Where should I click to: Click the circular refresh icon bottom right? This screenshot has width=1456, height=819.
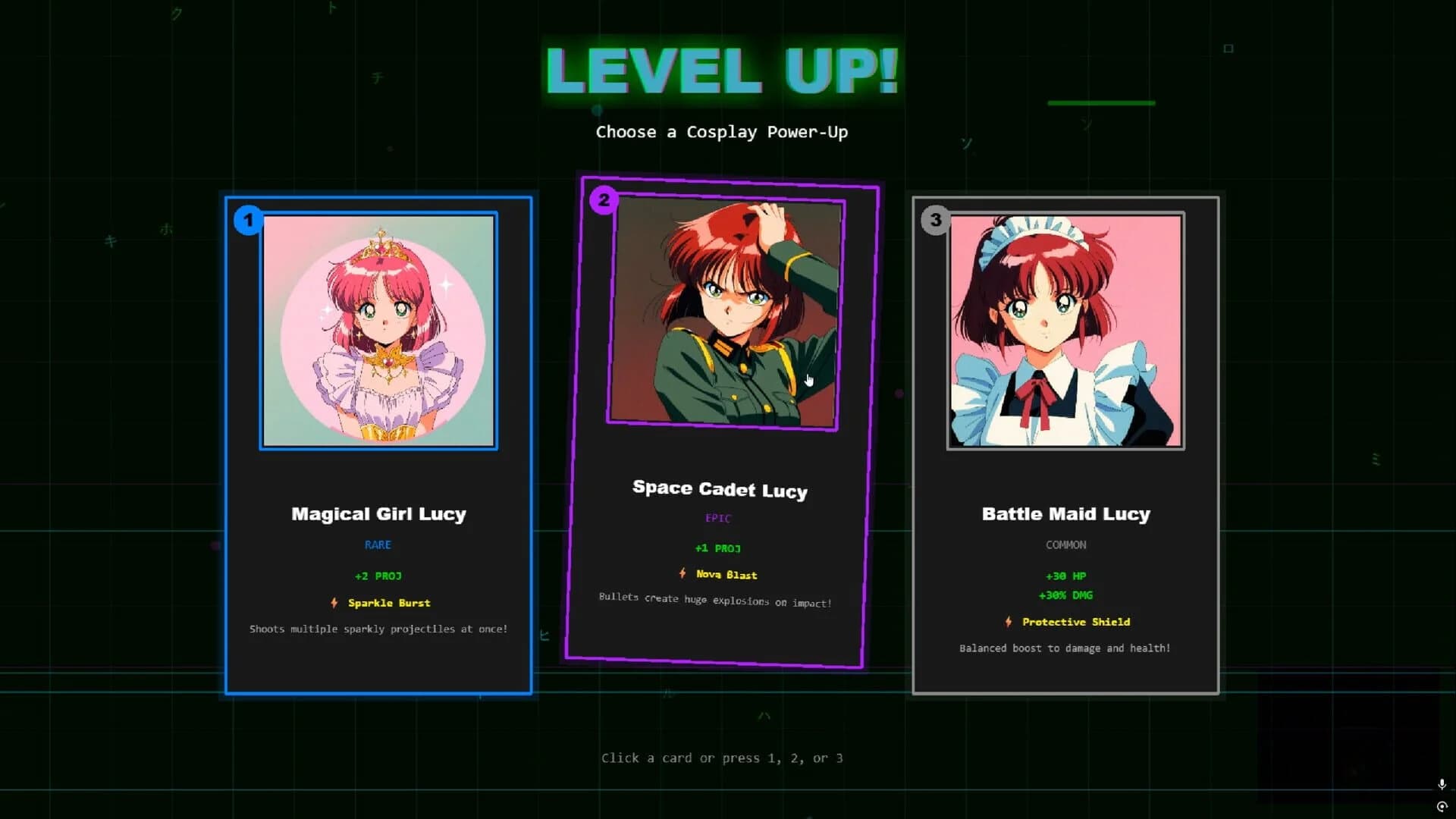click(x=1442, y=808)
